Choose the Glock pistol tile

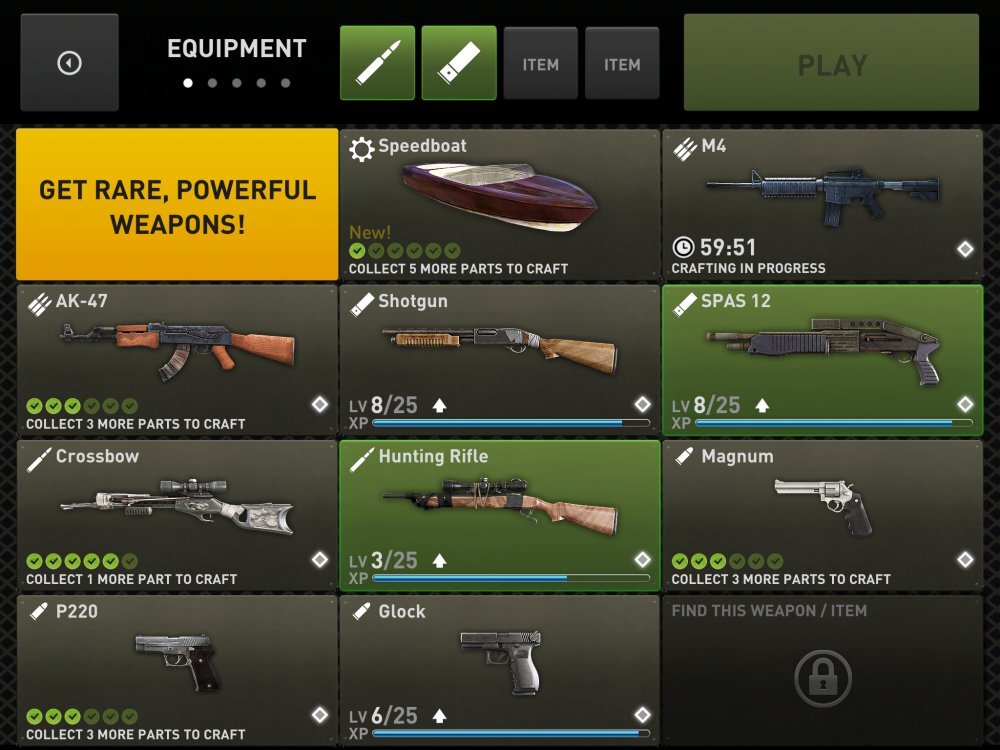(x=499, y=670)
